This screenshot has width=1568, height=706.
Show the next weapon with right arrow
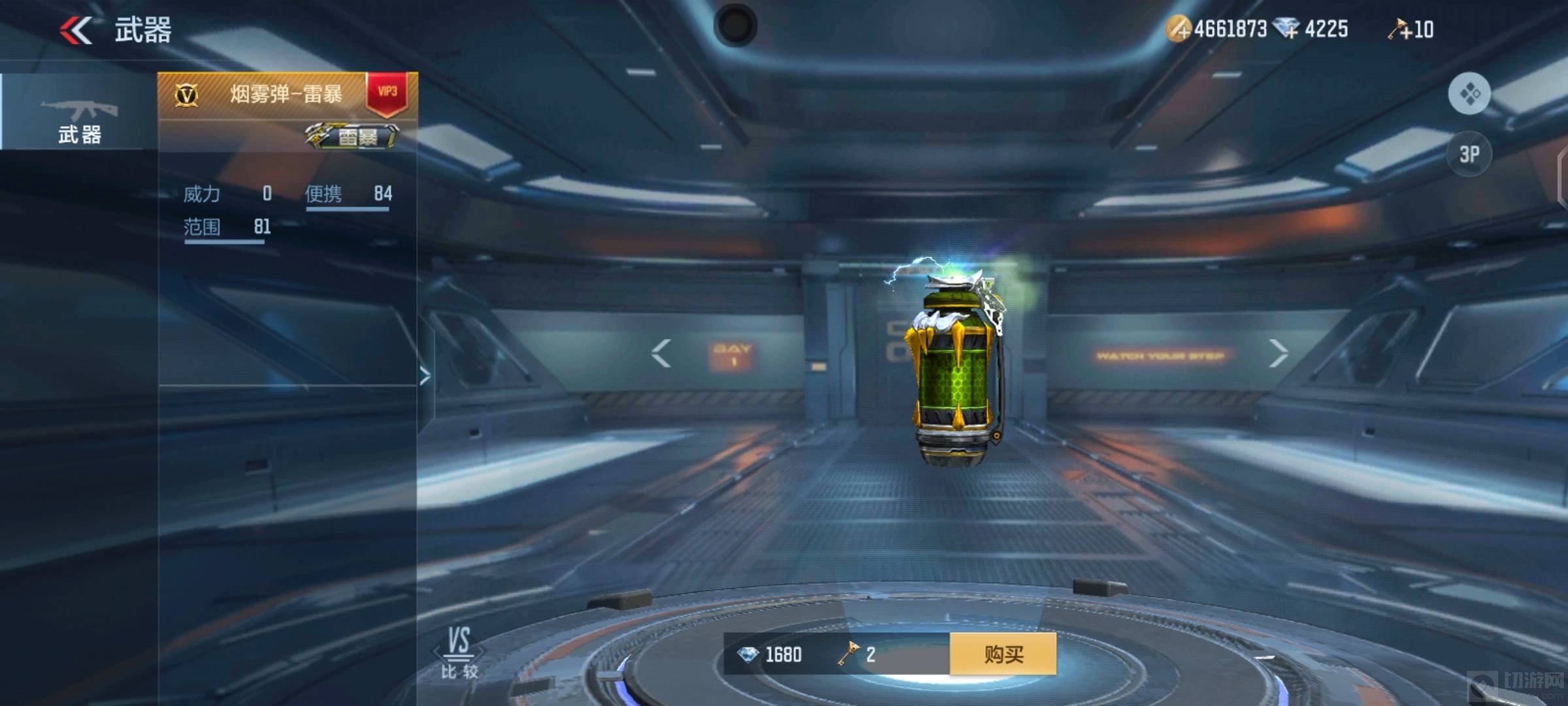[x=1278, y=354]
